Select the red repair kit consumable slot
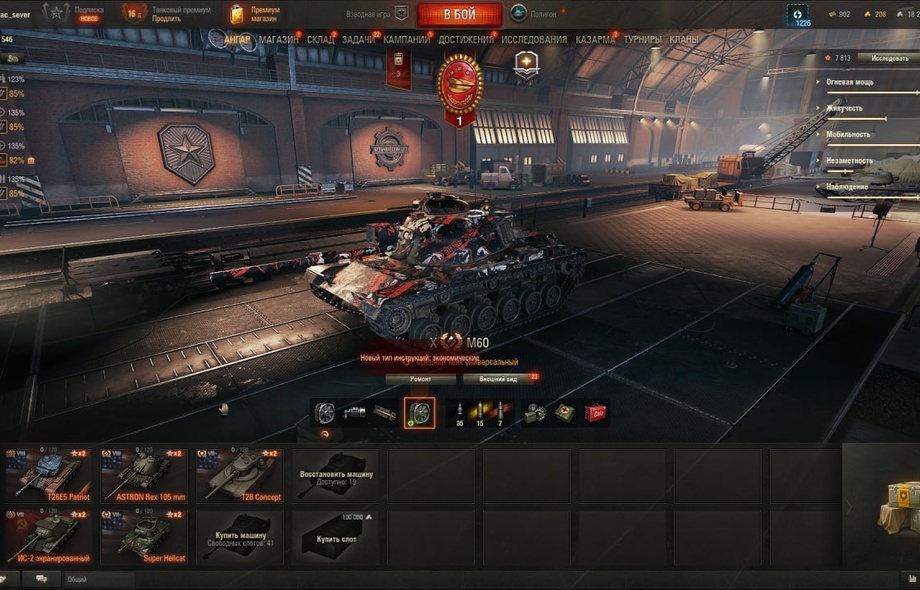 595,412
